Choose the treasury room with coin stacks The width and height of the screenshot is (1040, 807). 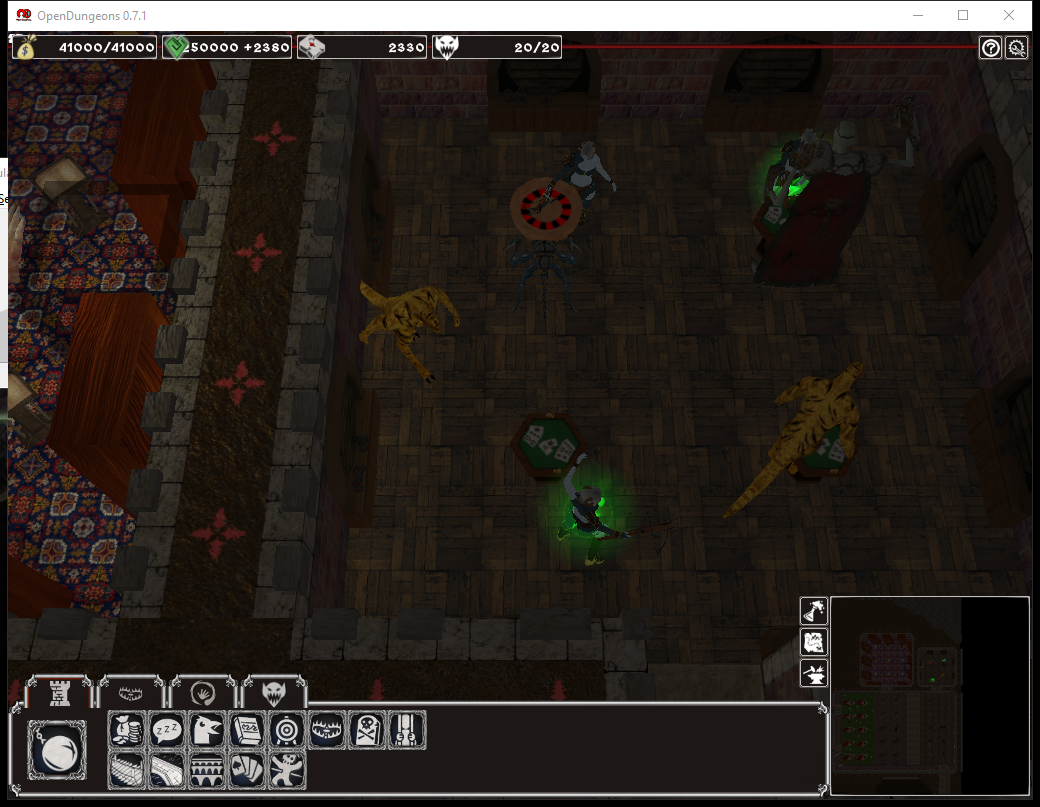(127, 730)
